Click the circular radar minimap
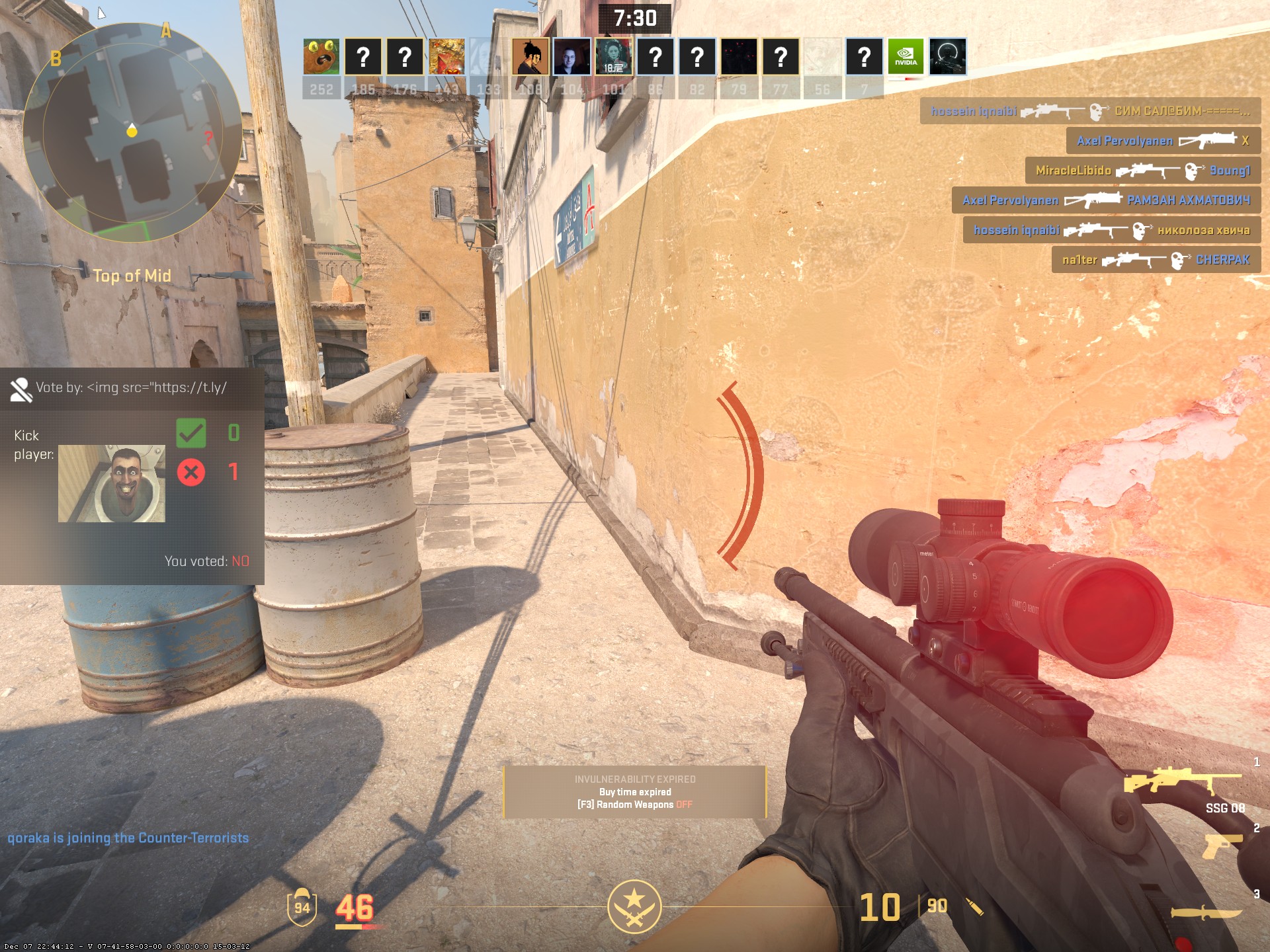1270x952 pixels. pos(132,131)
